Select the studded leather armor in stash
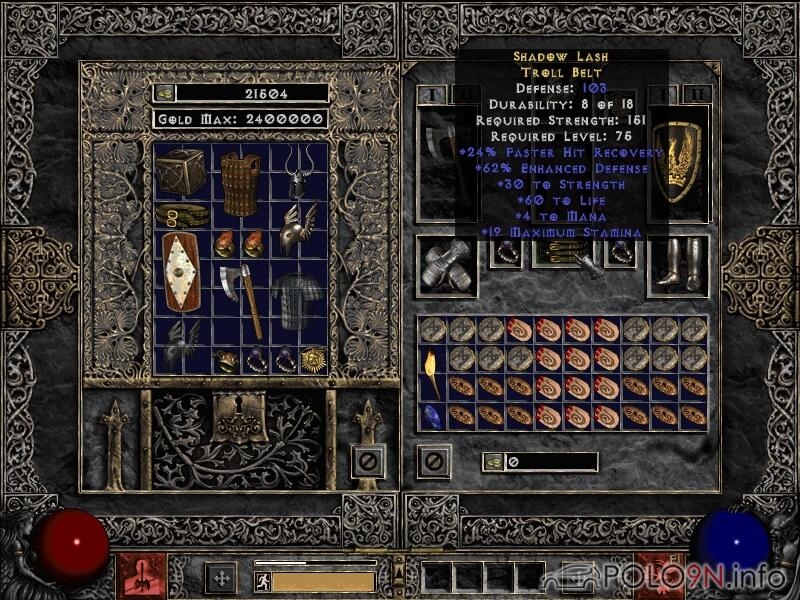 (240, 183)
